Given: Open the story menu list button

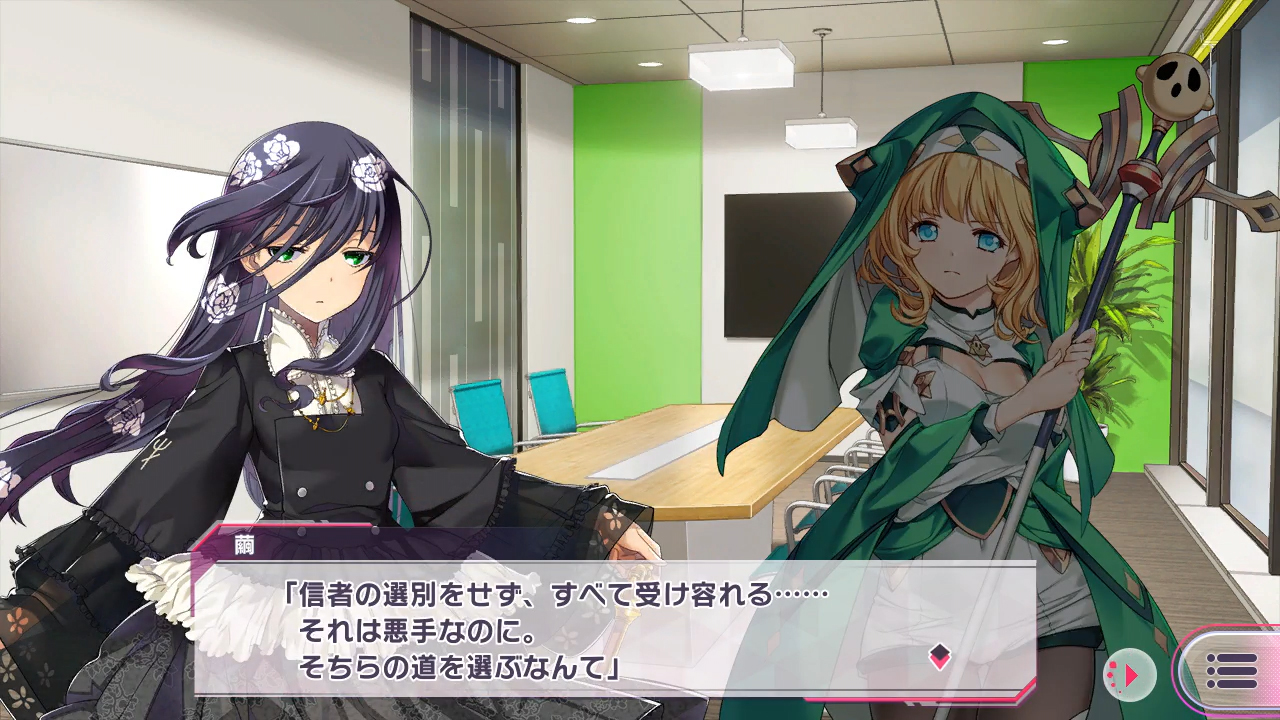Looking at the screenshot, I should tap(1231, 671).
